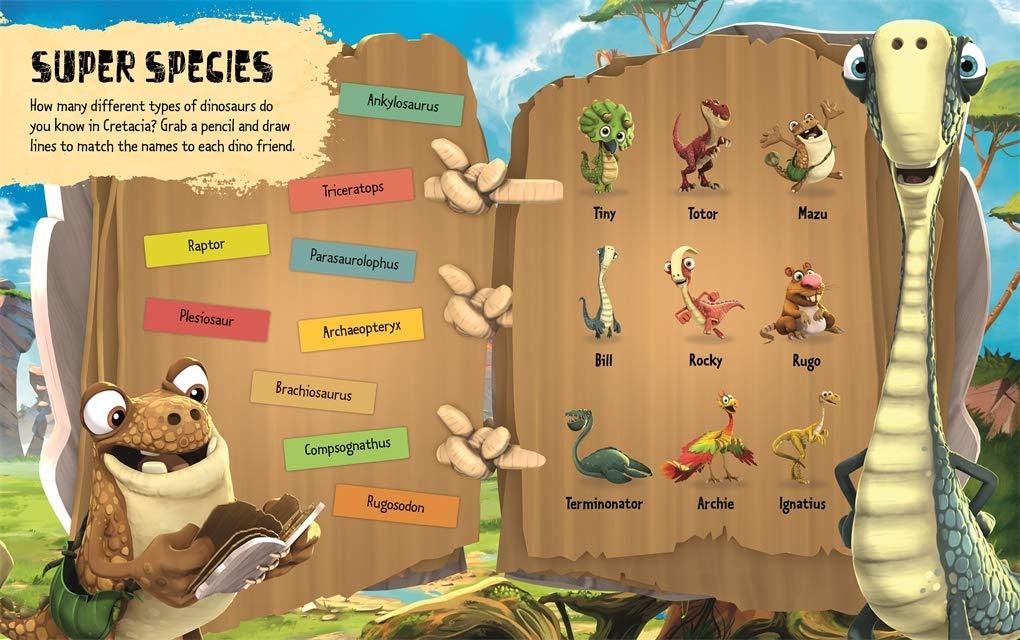
Task: Choose the Archaeopteryx name tag
Action: pyautogui.click(x=361, y=329)
